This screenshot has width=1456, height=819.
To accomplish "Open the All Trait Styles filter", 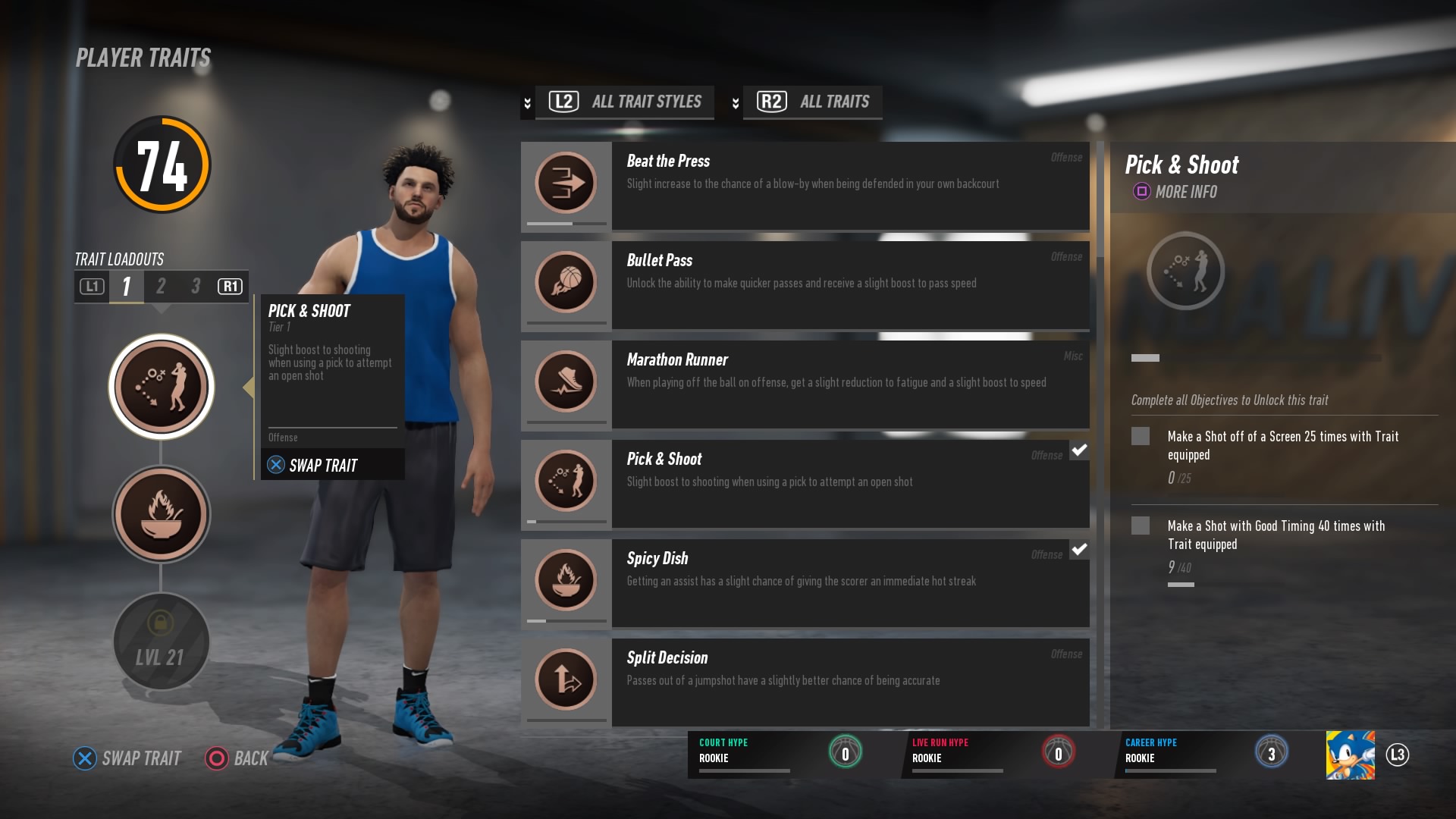I will pos(623,102).
